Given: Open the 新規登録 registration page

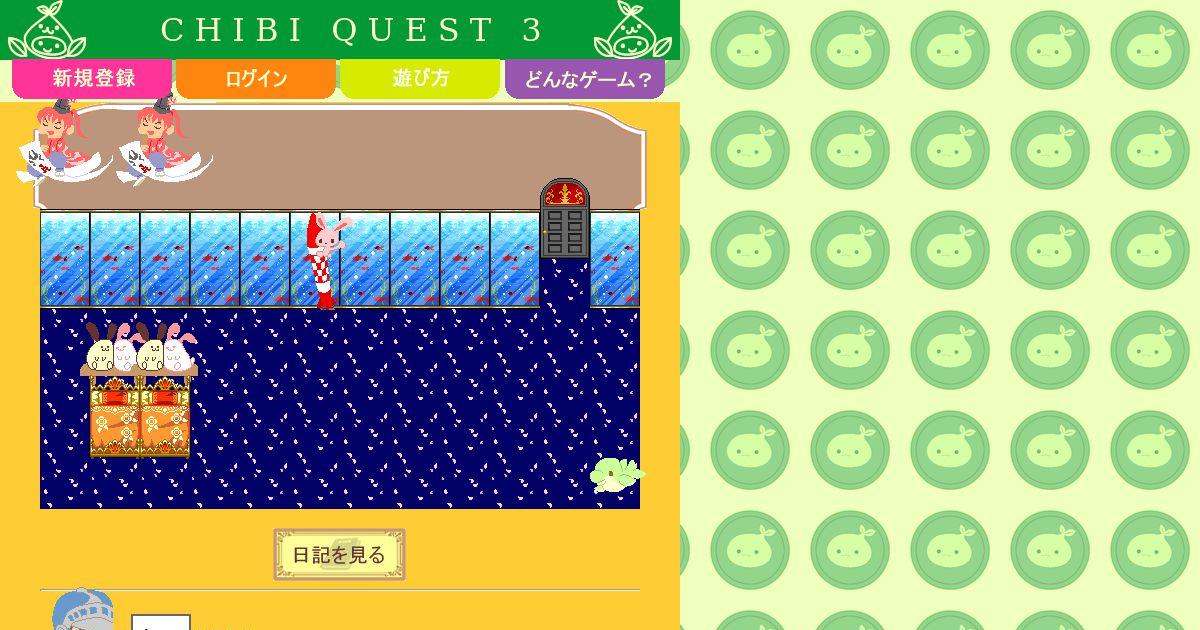Looking at the screenshot, I should click(x=93, y=79).
